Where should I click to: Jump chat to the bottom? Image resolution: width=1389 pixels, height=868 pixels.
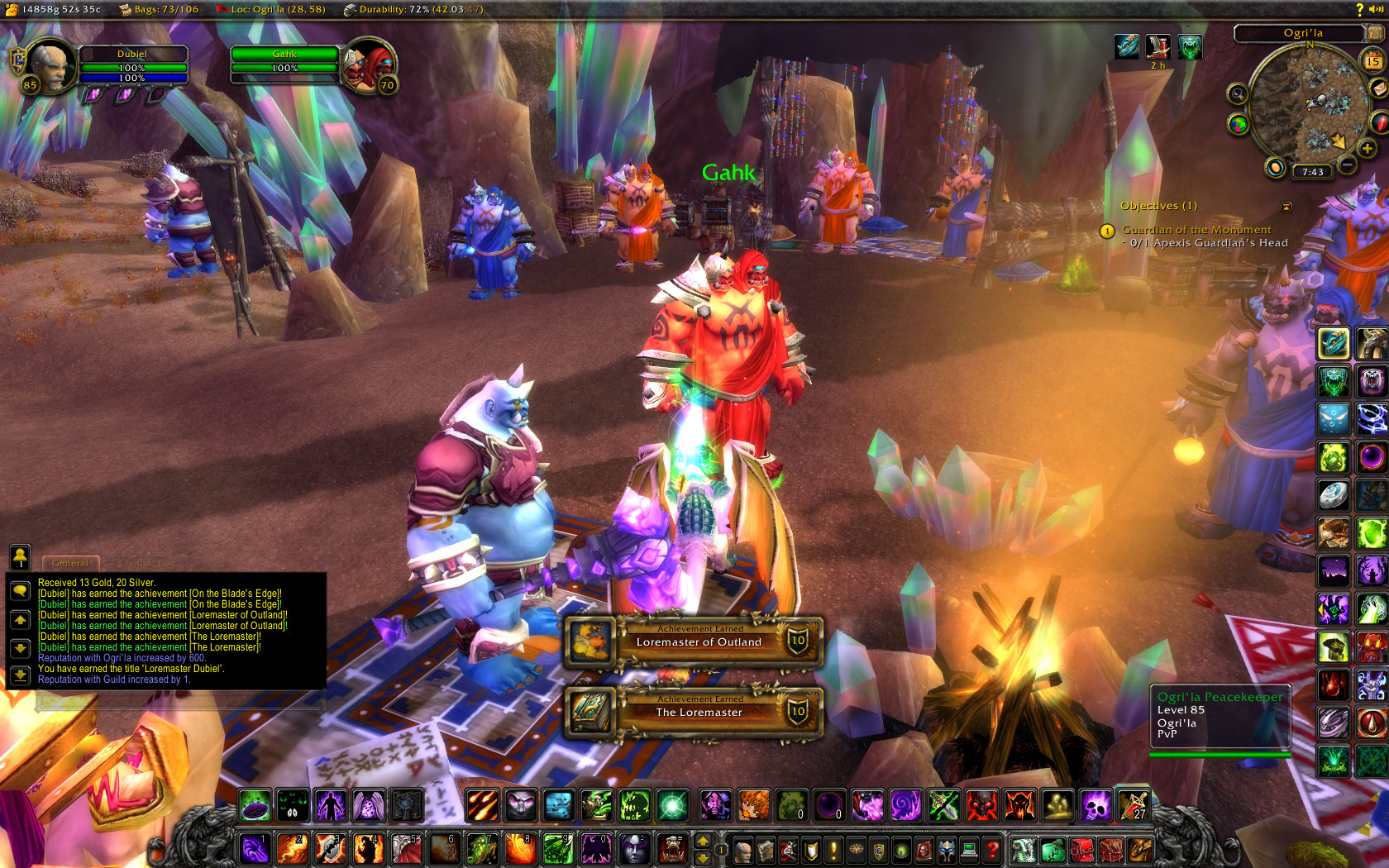(x=20, y=675)
